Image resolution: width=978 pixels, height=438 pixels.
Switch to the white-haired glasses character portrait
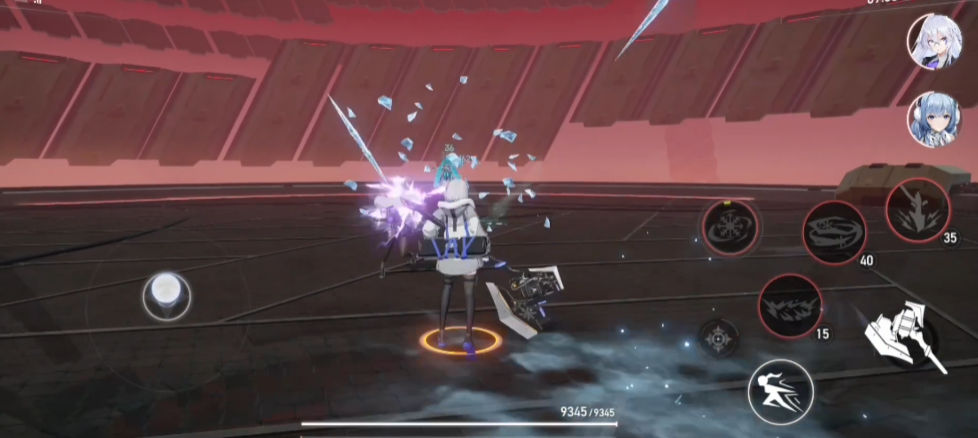click(x=935, y=41)
